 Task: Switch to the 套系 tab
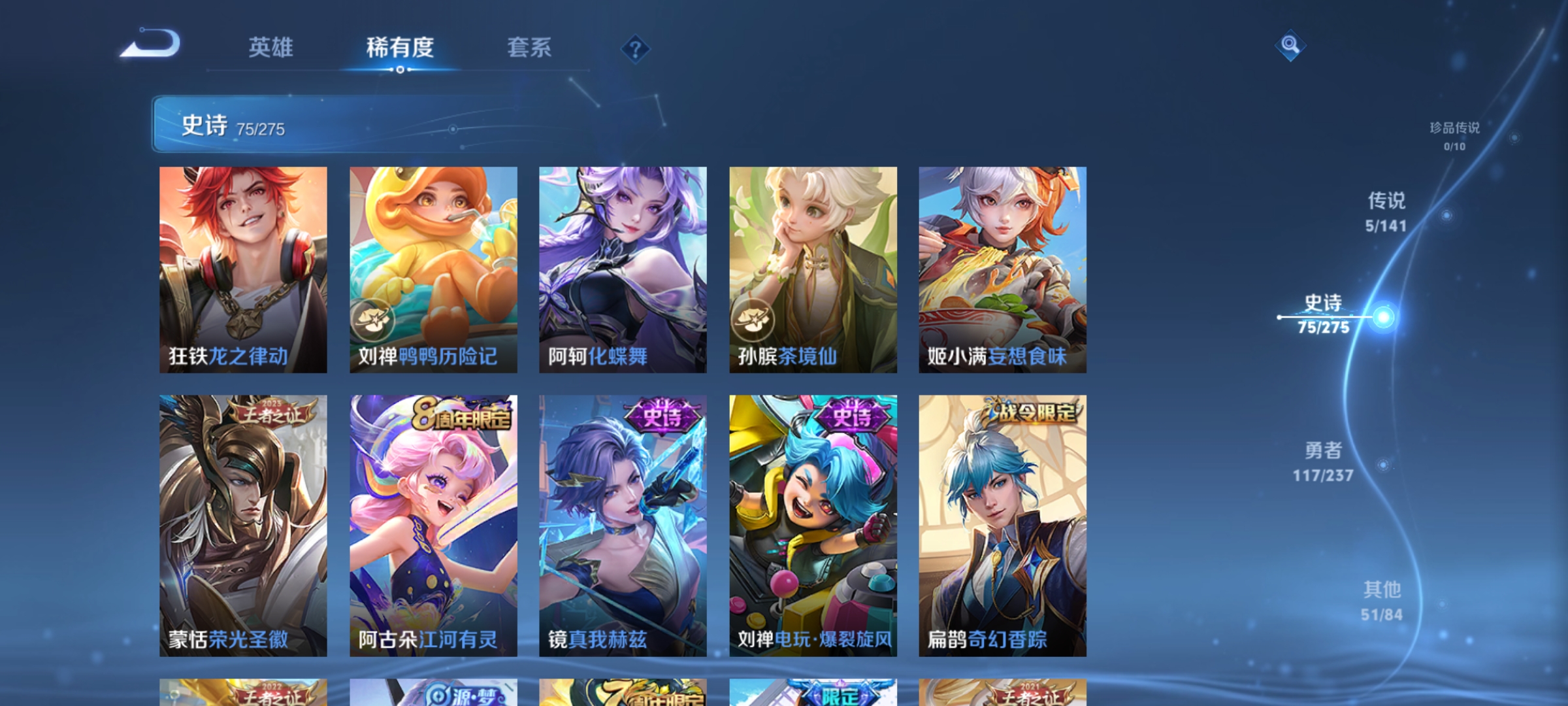[x=529, y=47]
